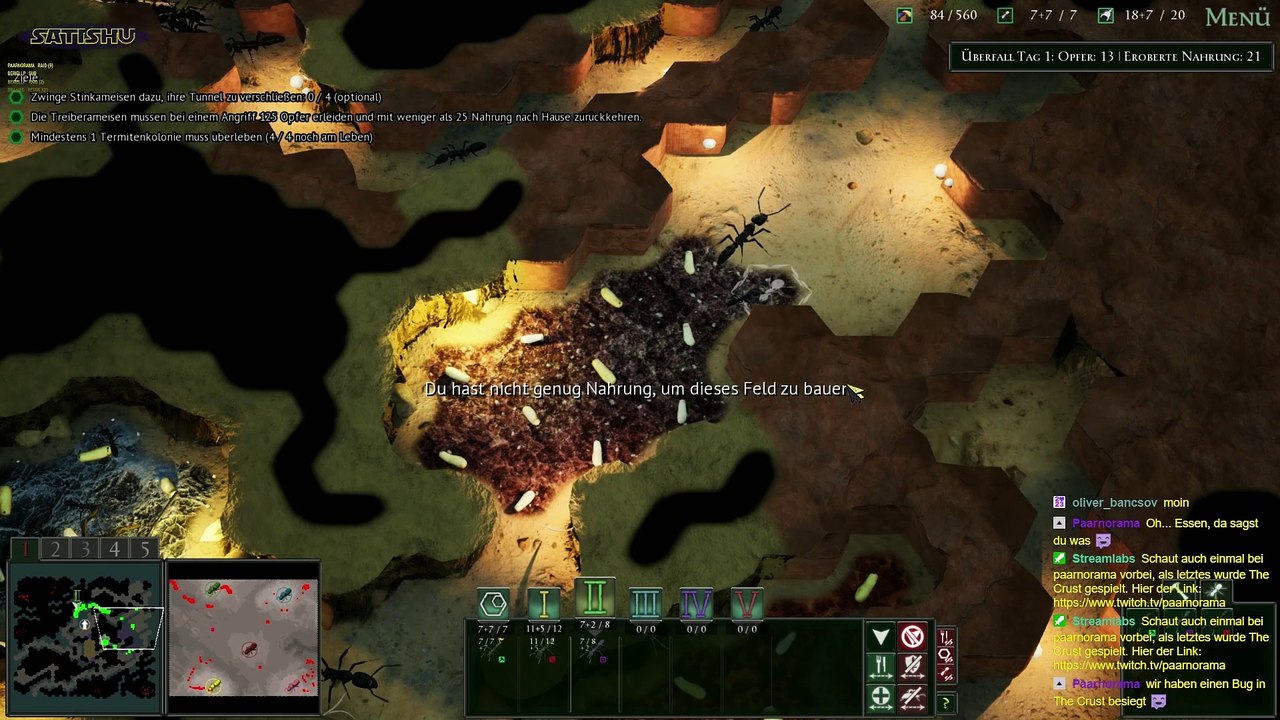Viewport: 1280px width, 720px height.
Task: Switch to minimap tab 3
Action: point(85,549)
